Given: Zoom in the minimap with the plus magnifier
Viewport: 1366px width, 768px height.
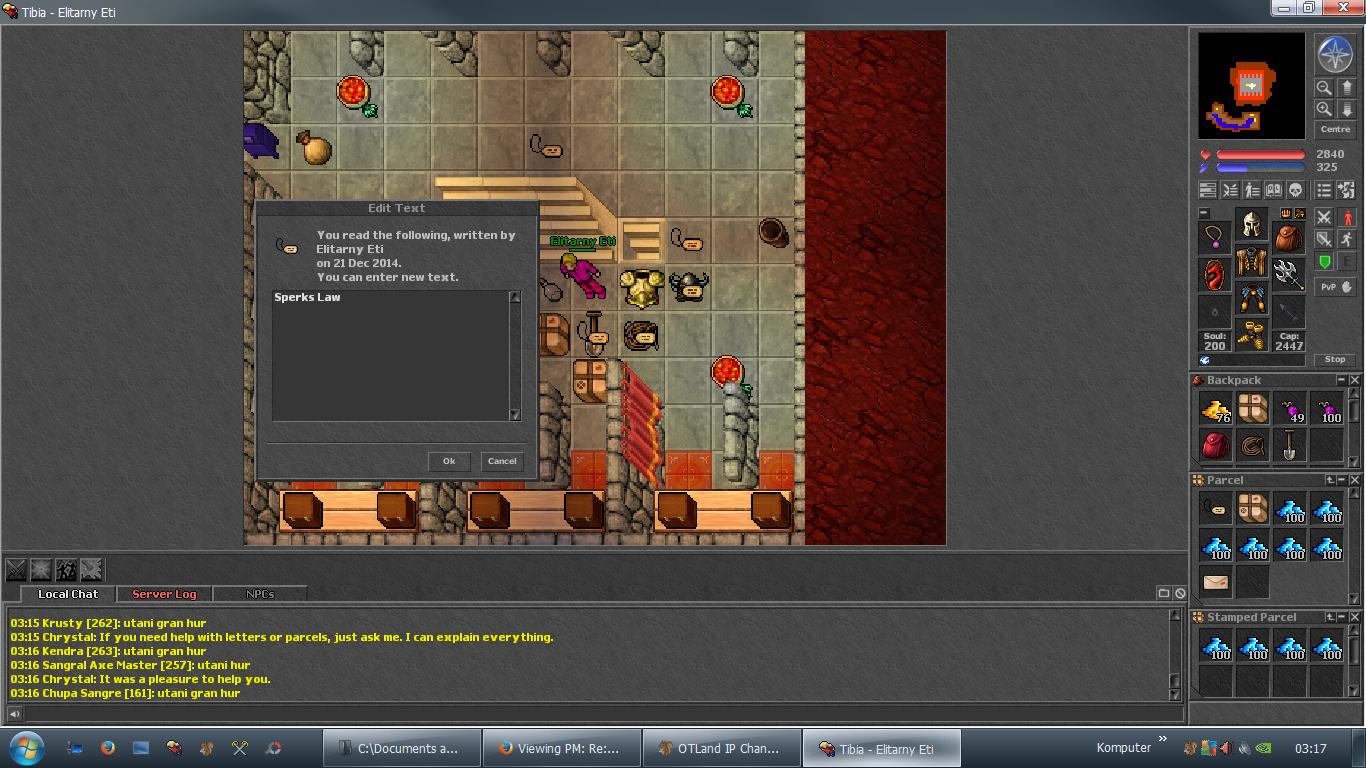Looking at the screenshot, I should [1324, 109].
